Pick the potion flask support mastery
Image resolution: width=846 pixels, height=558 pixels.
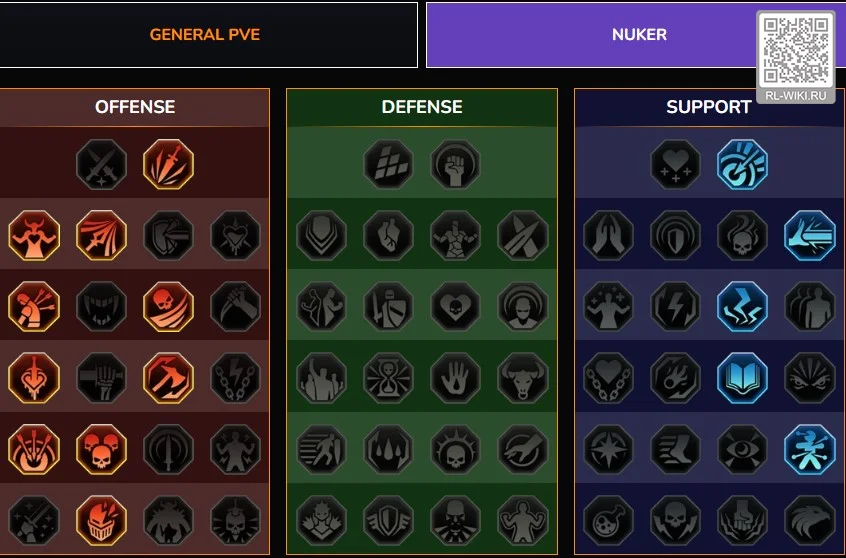(x=608, y=521)
